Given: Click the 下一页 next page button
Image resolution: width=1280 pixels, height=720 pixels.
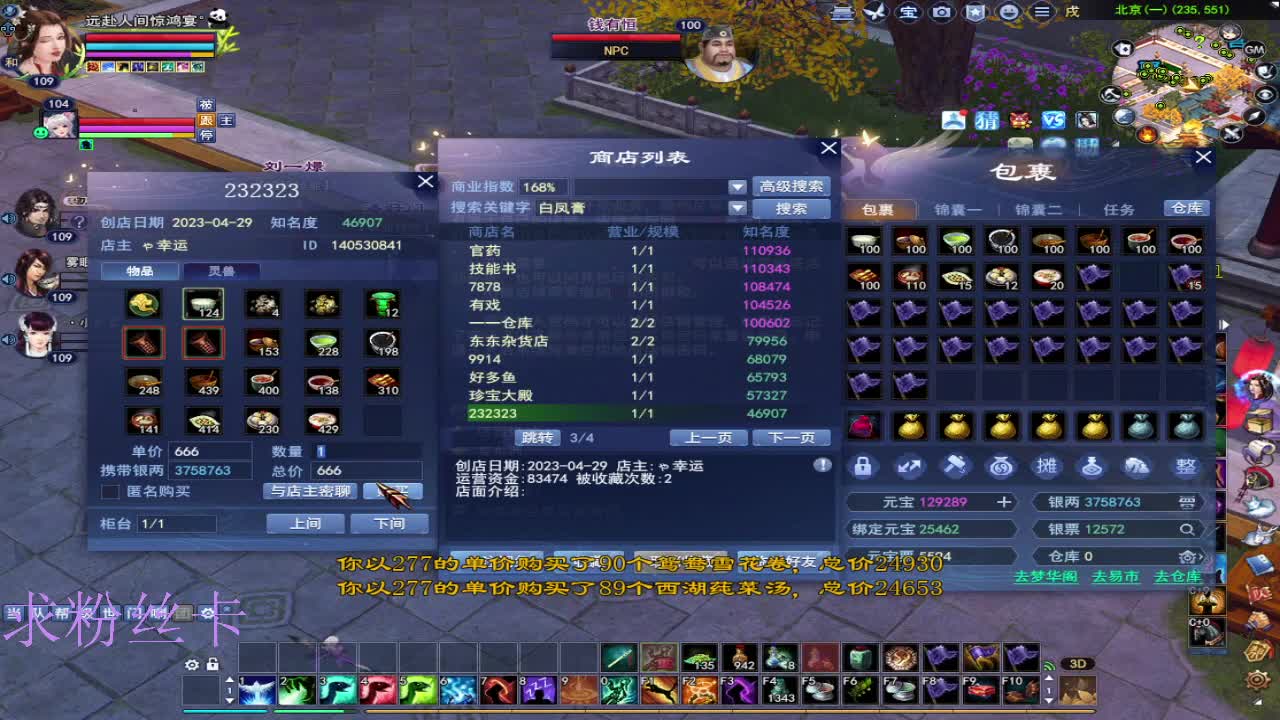Looking at the screenshot, I should (x=791, y=437).
